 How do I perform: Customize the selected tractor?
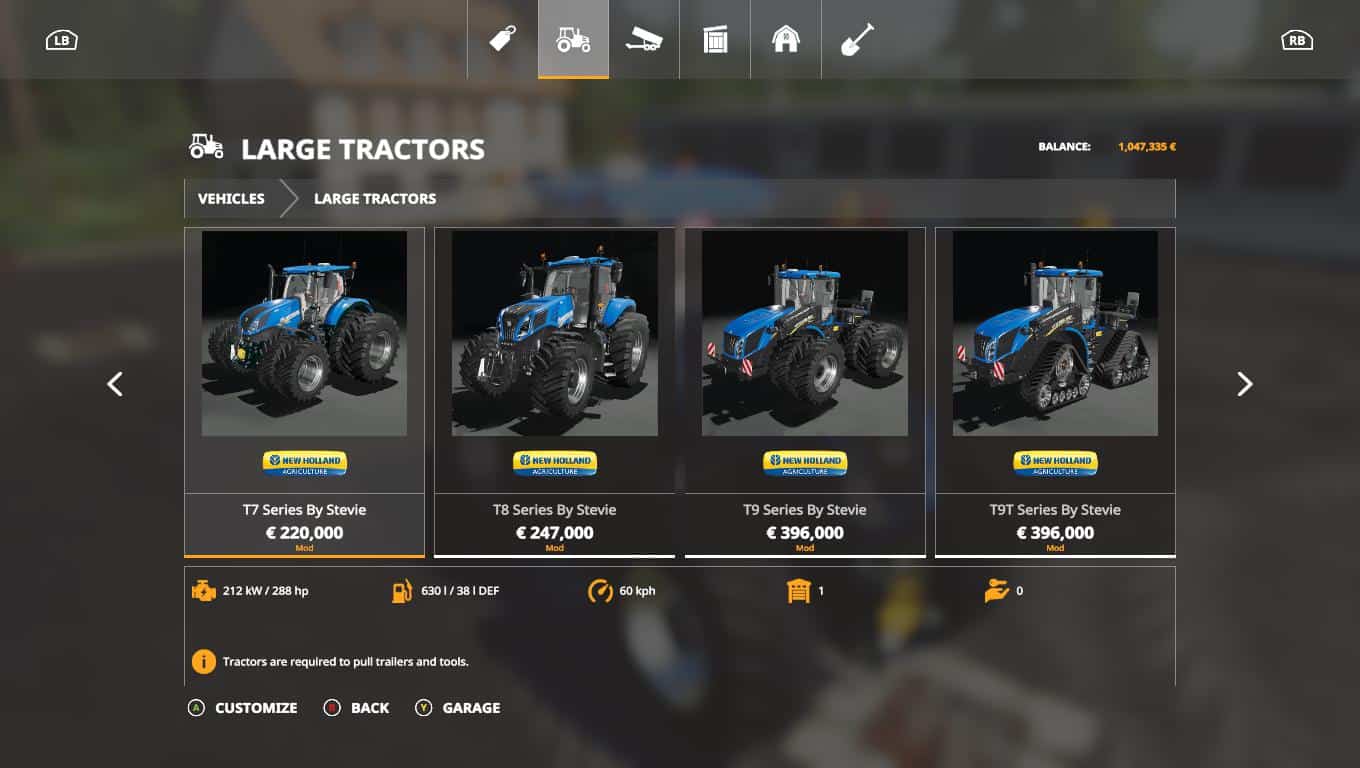click(243, 707)
